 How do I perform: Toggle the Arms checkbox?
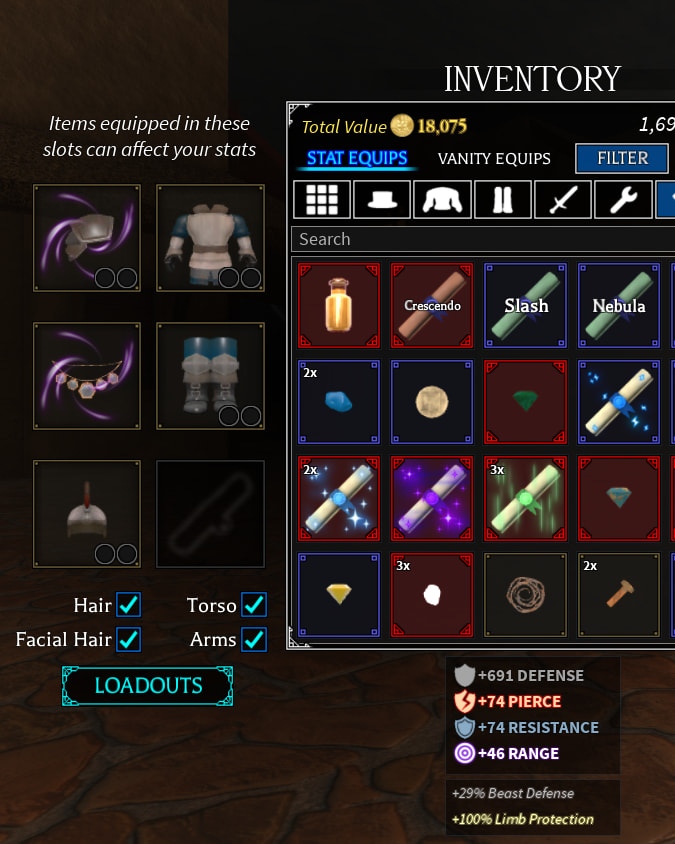[x=254, y=639]
